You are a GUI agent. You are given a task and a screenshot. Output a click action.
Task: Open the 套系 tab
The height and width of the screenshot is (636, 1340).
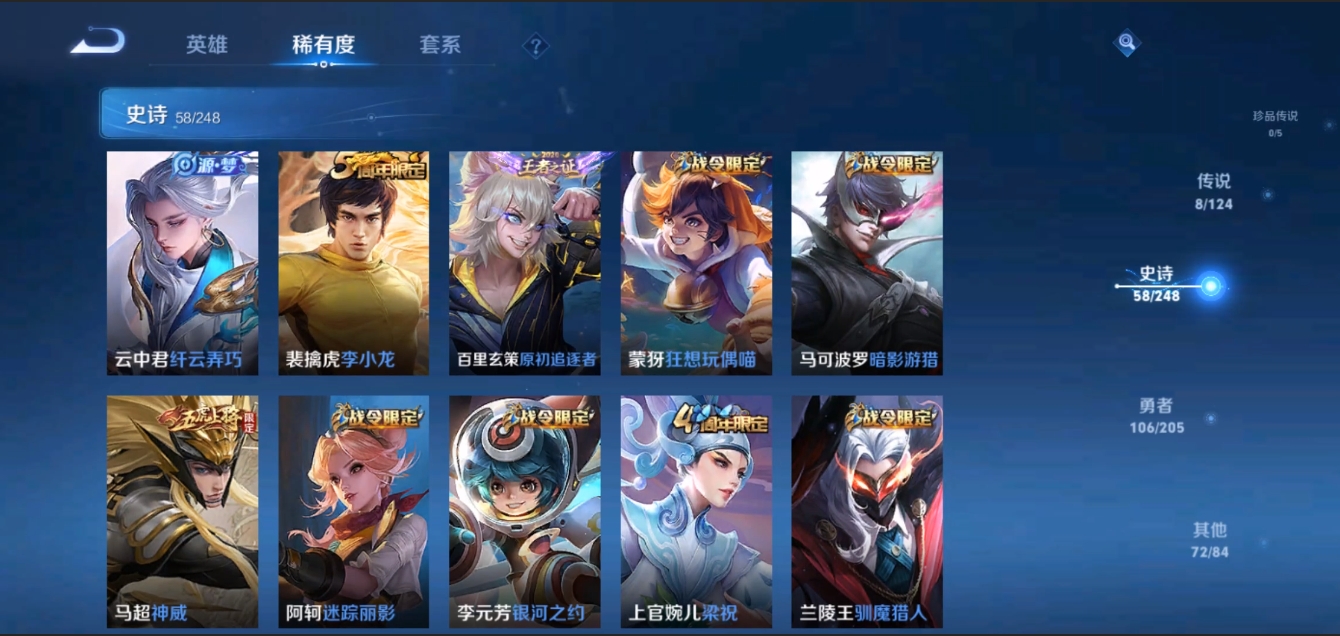[440, 45]
